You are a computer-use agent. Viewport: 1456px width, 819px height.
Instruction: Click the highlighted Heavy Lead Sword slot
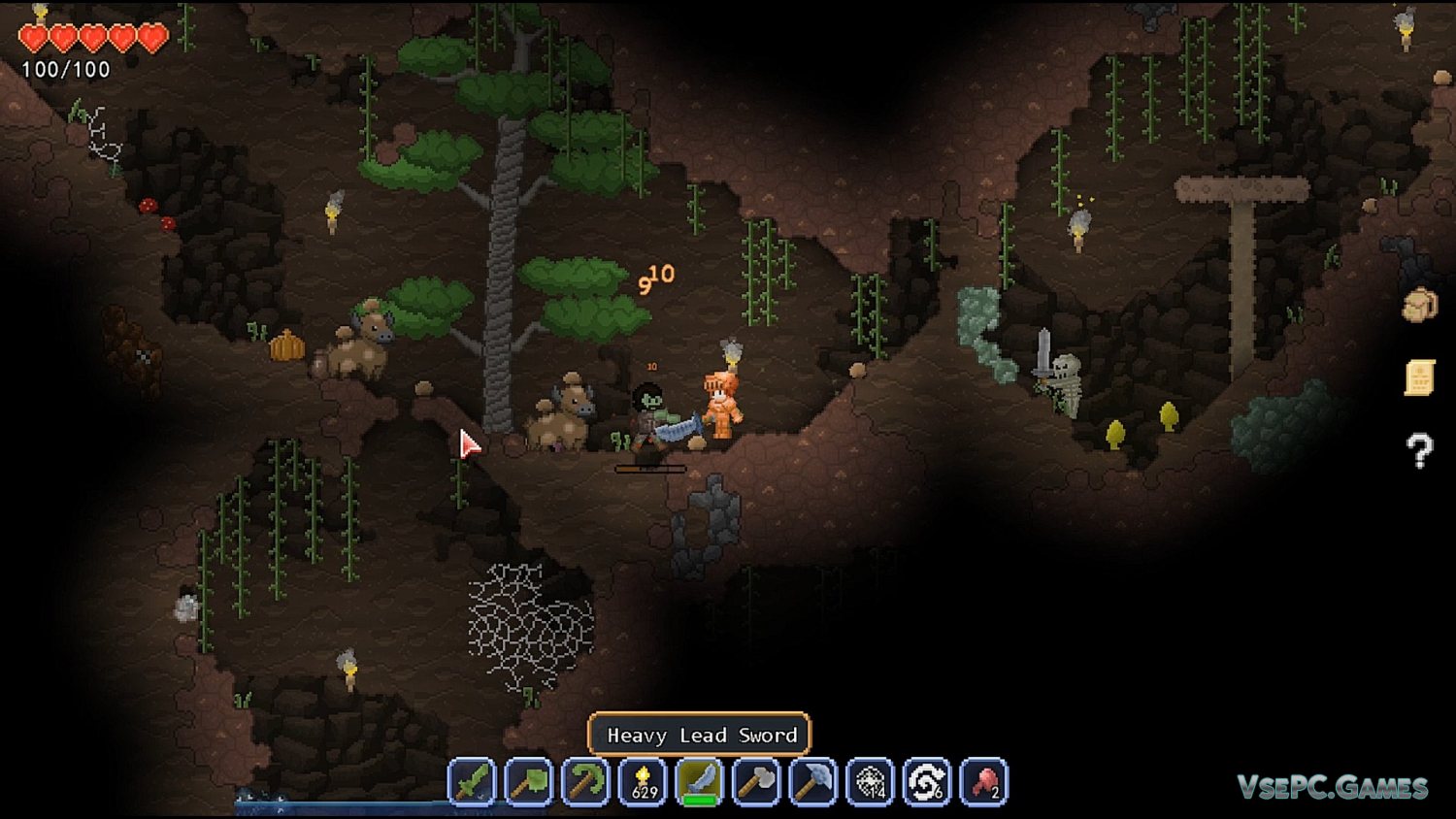700,782
